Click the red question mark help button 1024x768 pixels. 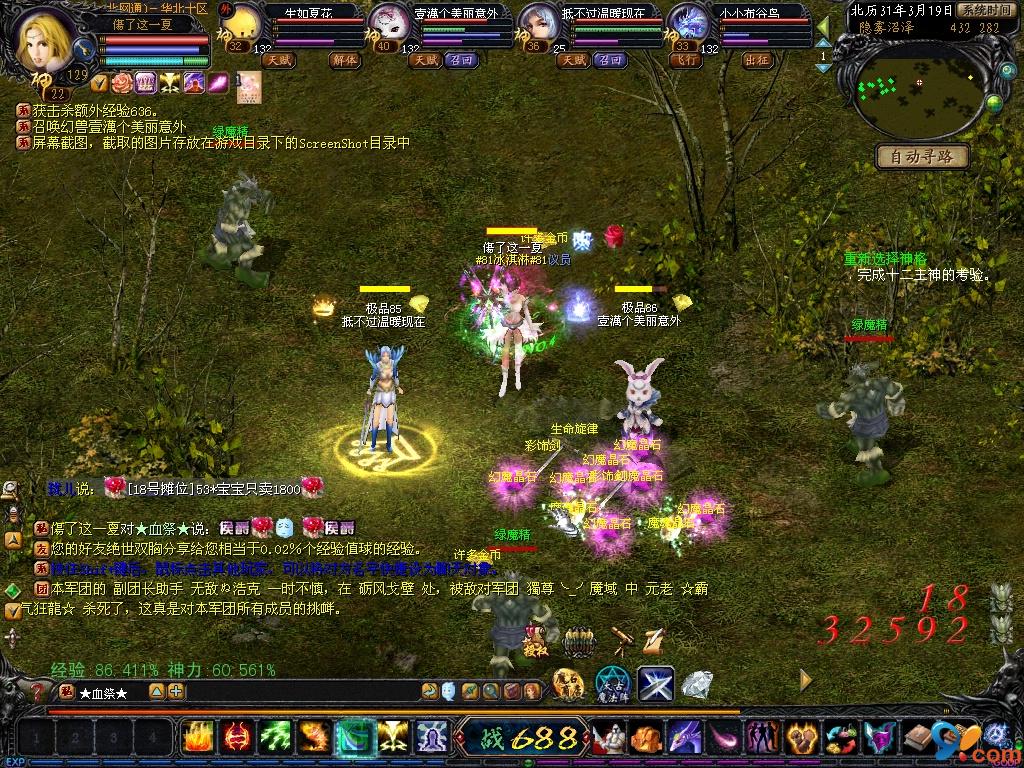click(38, 691)
